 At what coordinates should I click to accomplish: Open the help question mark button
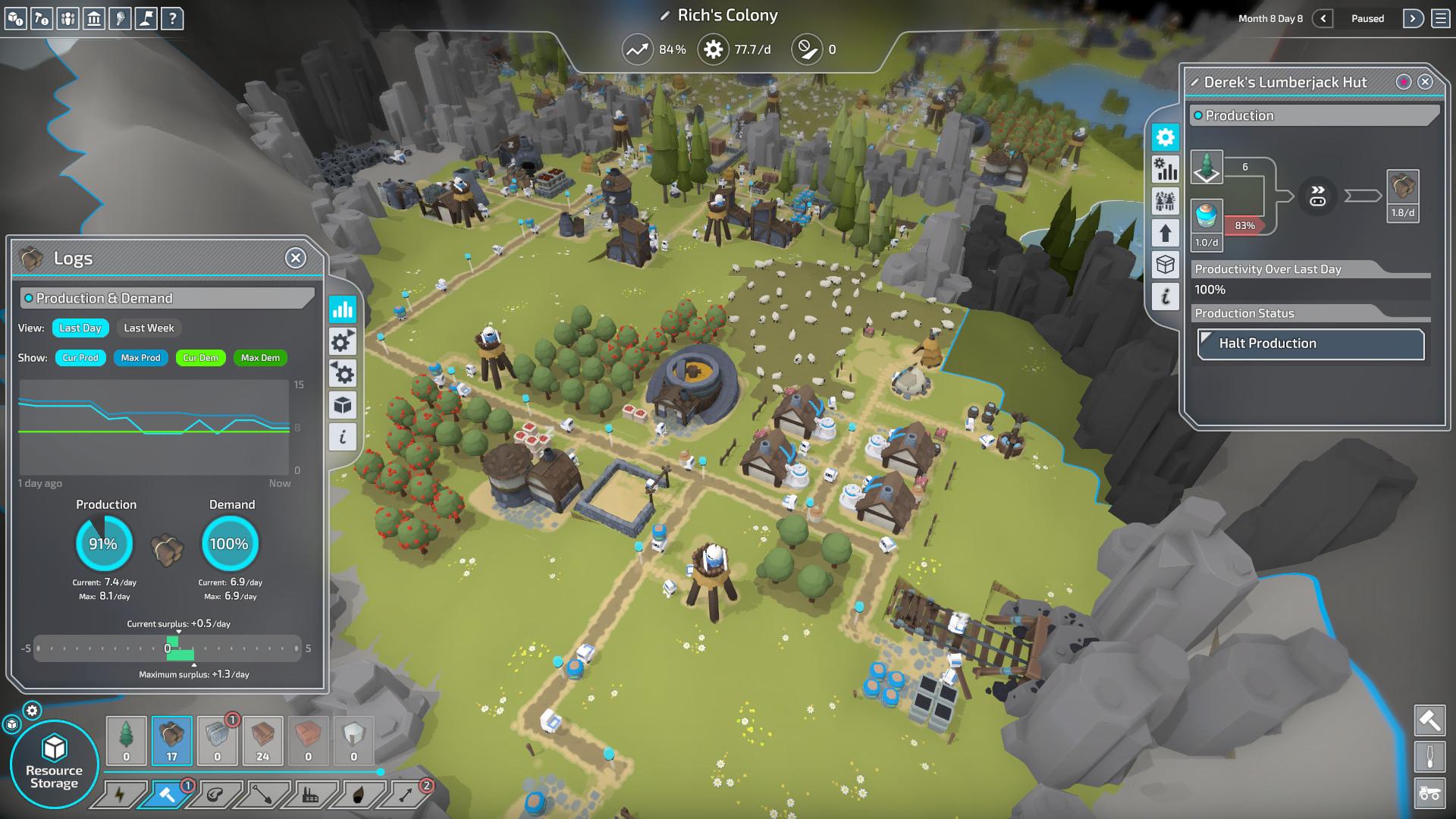pos(173,18)
